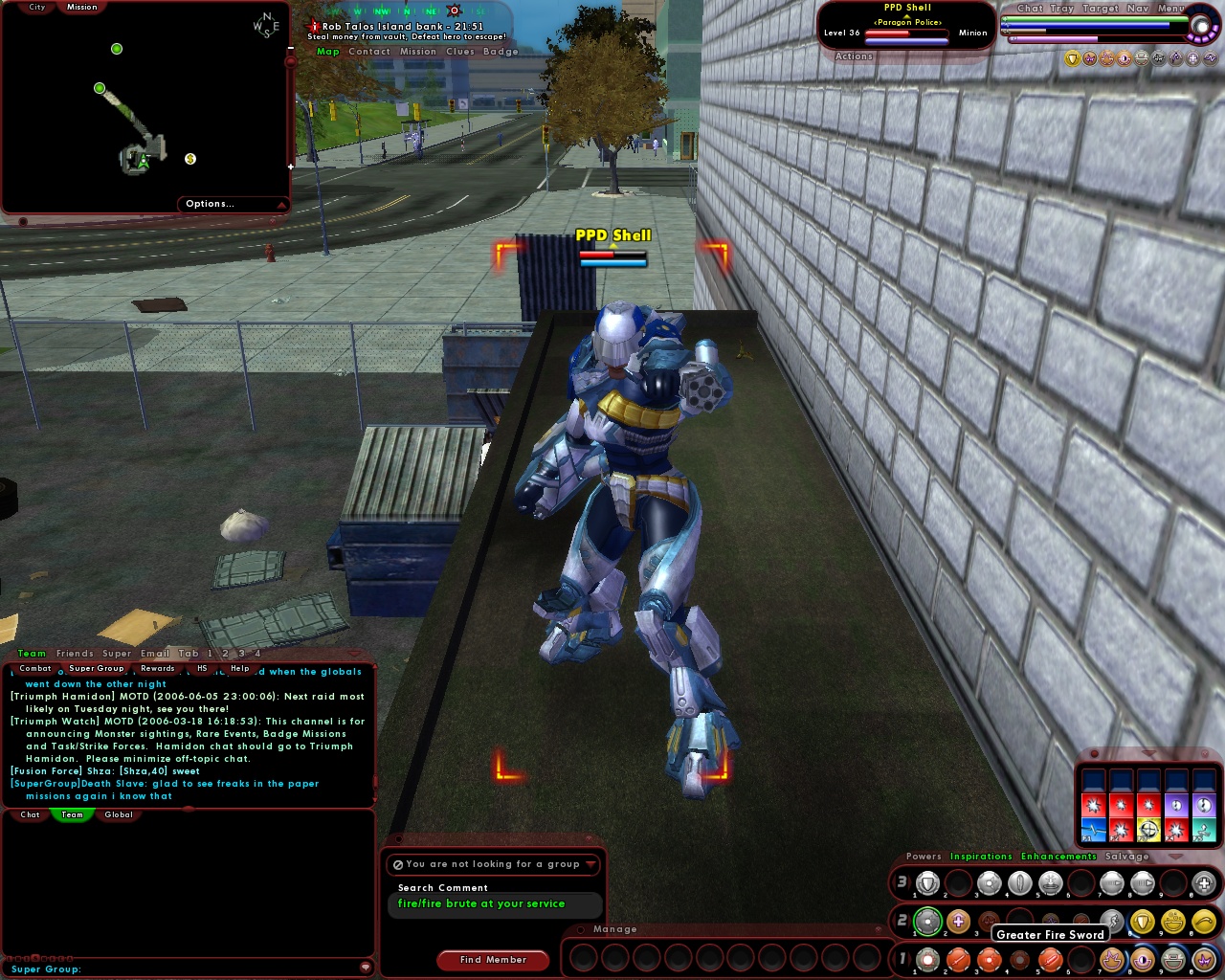
Task: Open minimap Options
Action: [x=210, y=203]
